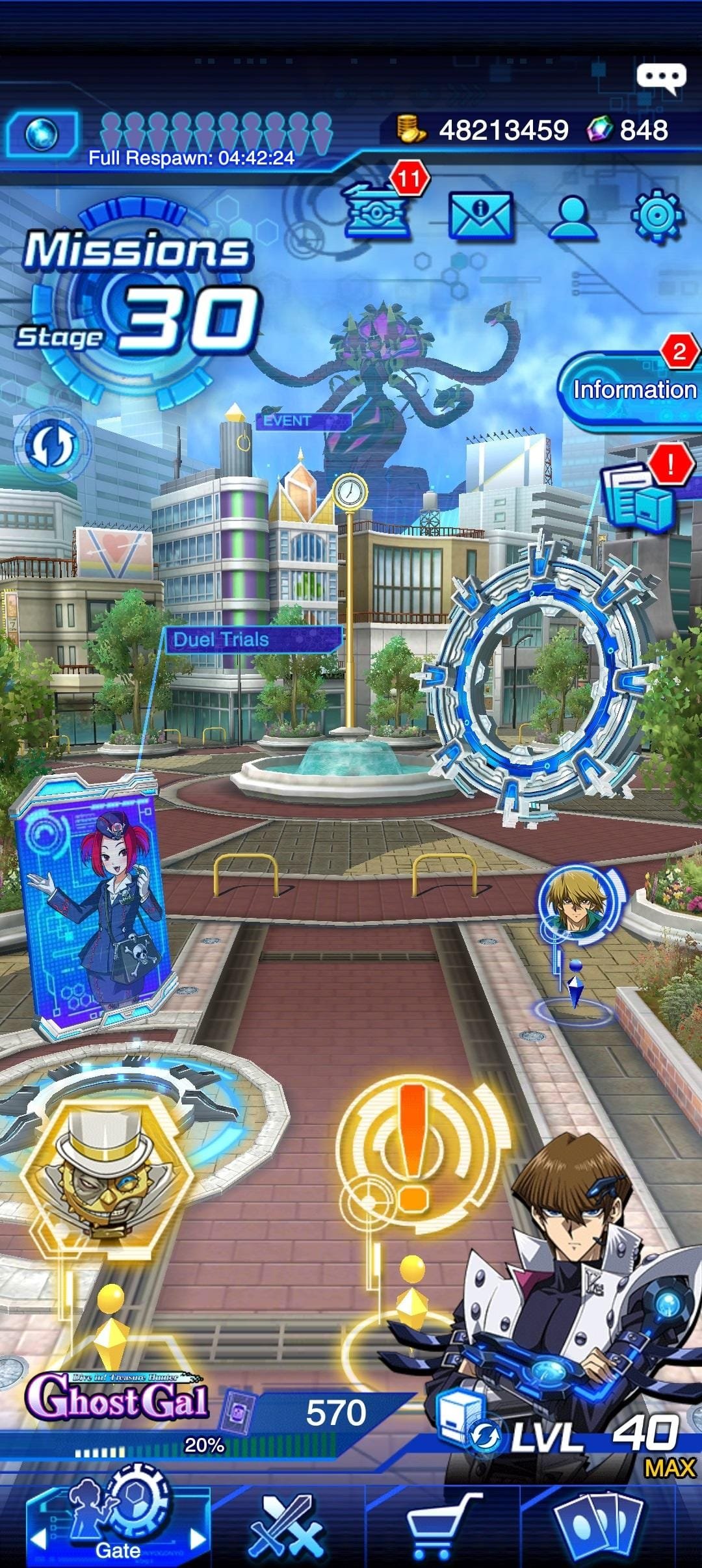Viewport: 702px width, 1568px height.
Task: Tap the Duel Orb icon
Action: coord(42,135)
